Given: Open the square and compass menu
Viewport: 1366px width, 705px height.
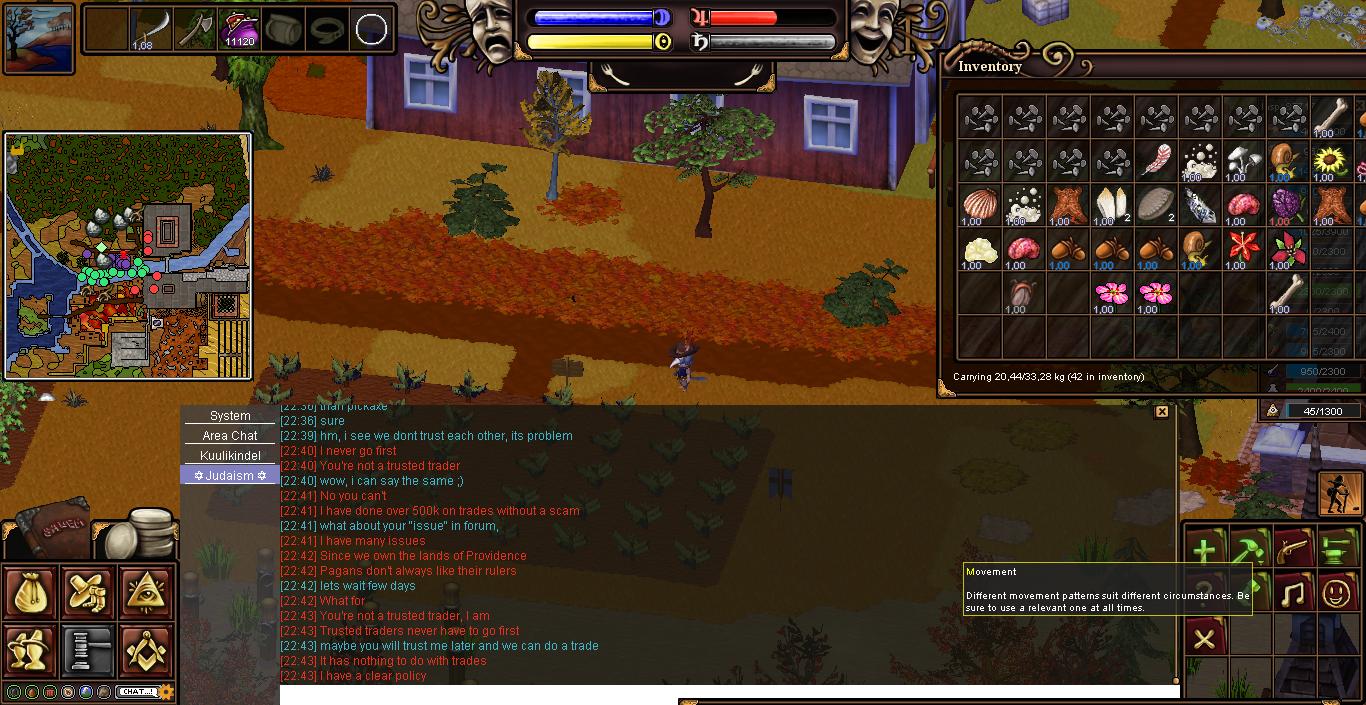Looking at the screenshot, I should click(x=146, y=650).
